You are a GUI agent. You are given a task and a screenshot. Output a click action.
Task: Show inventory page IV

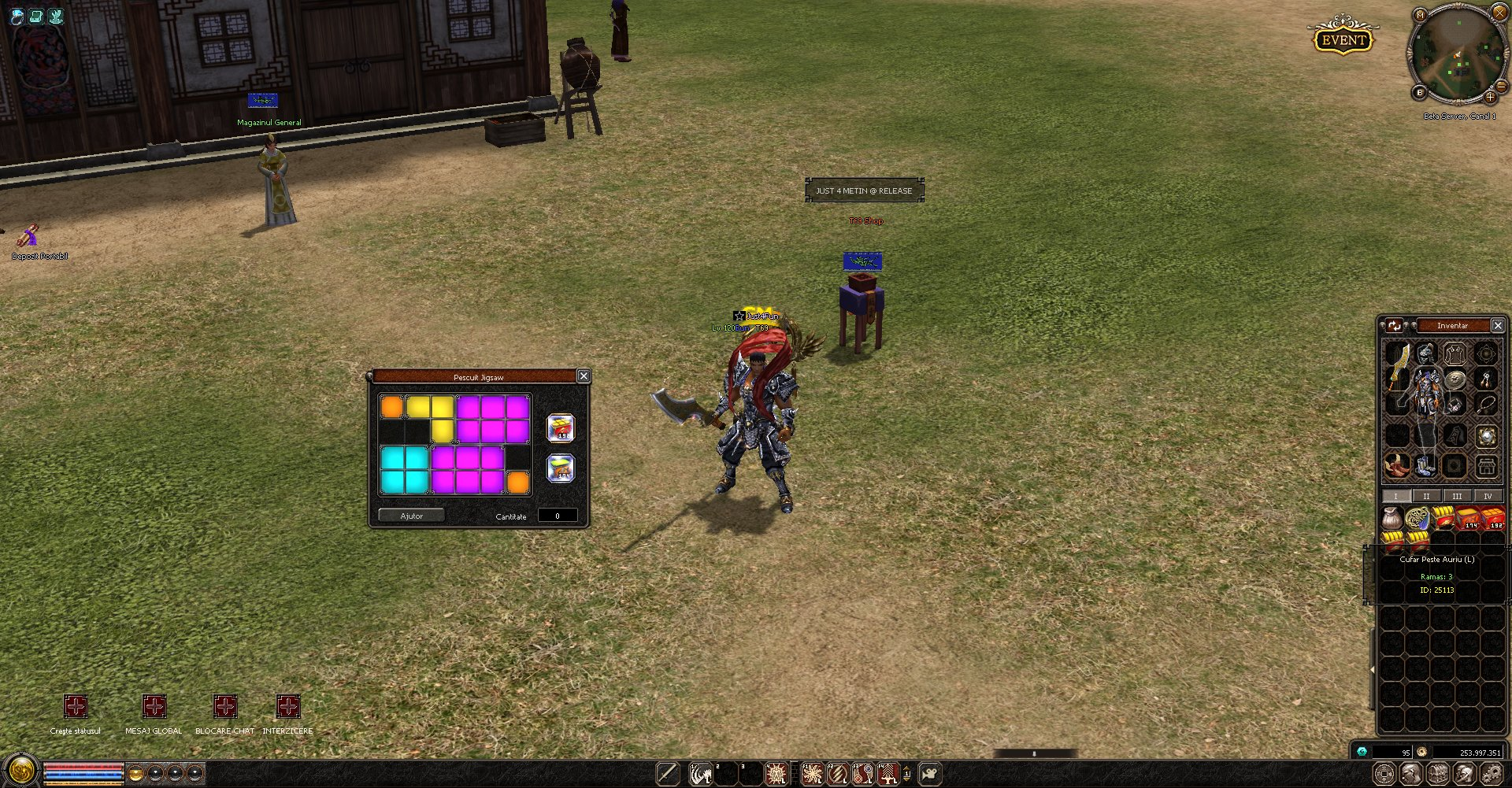[x=1488, y=496]
